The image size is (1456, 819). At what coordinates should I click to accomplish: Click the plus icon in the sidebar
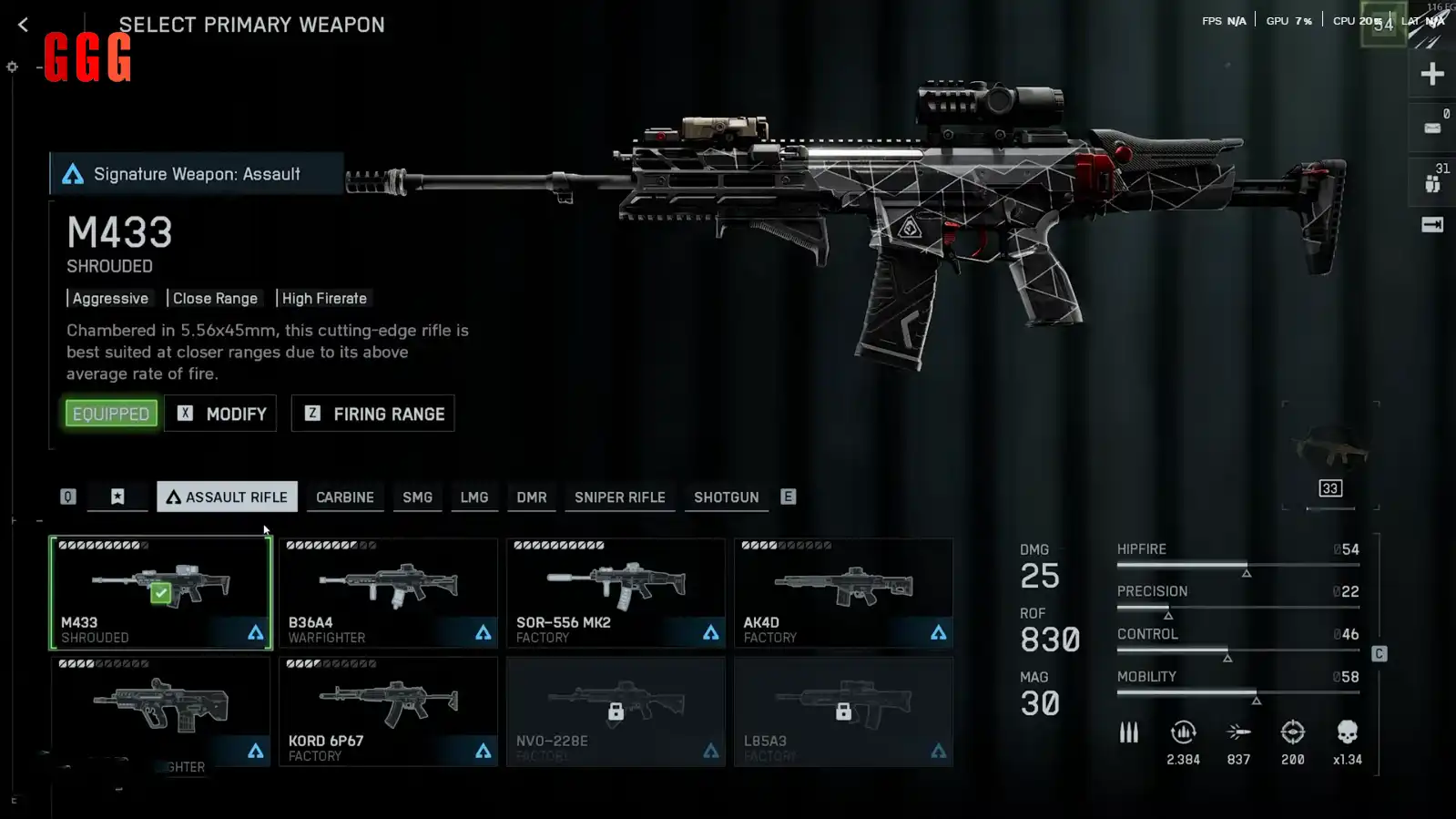pyautogui.click(x=1432, y=74)
